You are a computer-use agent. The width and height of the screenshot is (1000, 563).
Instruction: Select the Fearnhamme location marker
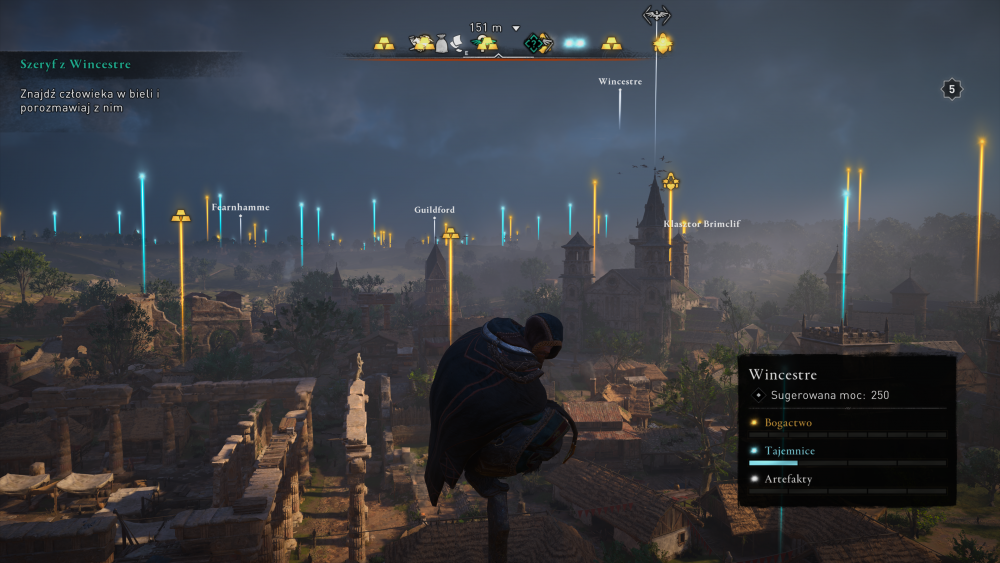point(240,207)
